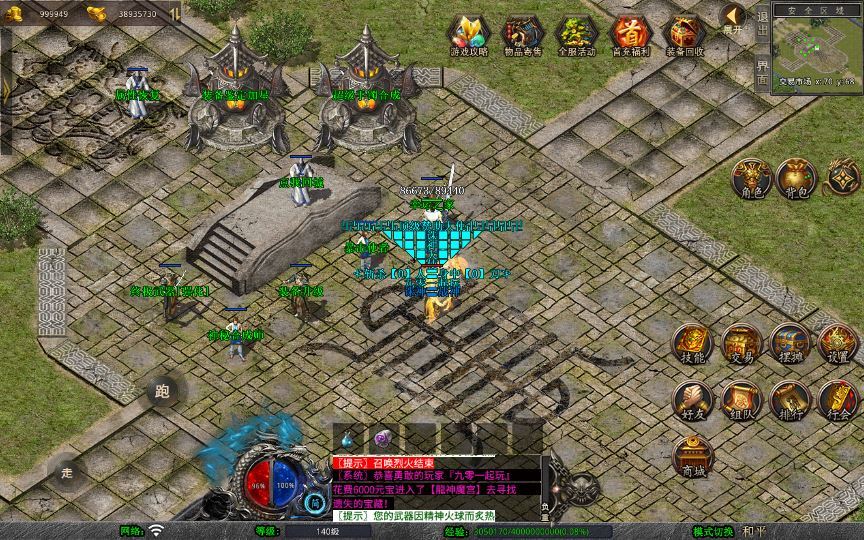Image resolution: width=864 pixels, height=540 pixels.
Task: Open the 摆摊 stall vending icon
Action: [789, 345]
